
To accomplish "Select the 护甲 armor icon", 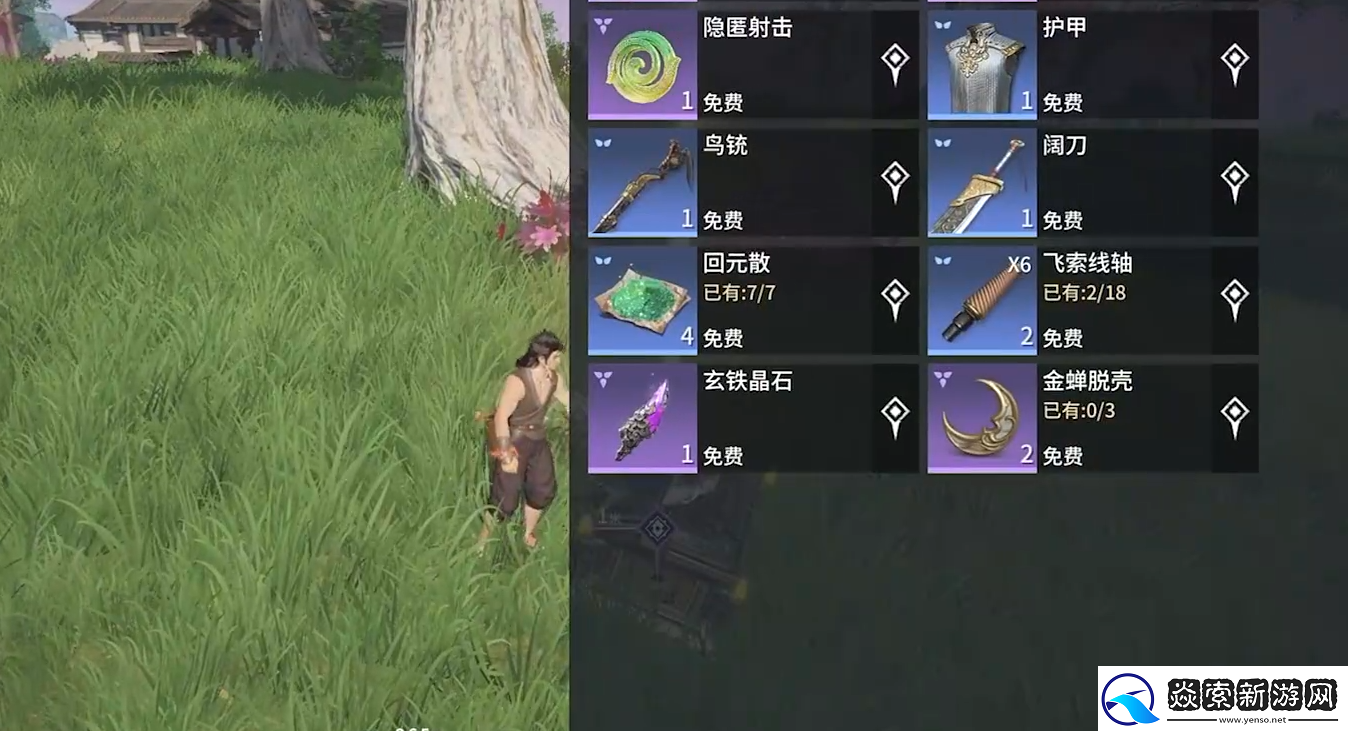I will click(981, 63).
